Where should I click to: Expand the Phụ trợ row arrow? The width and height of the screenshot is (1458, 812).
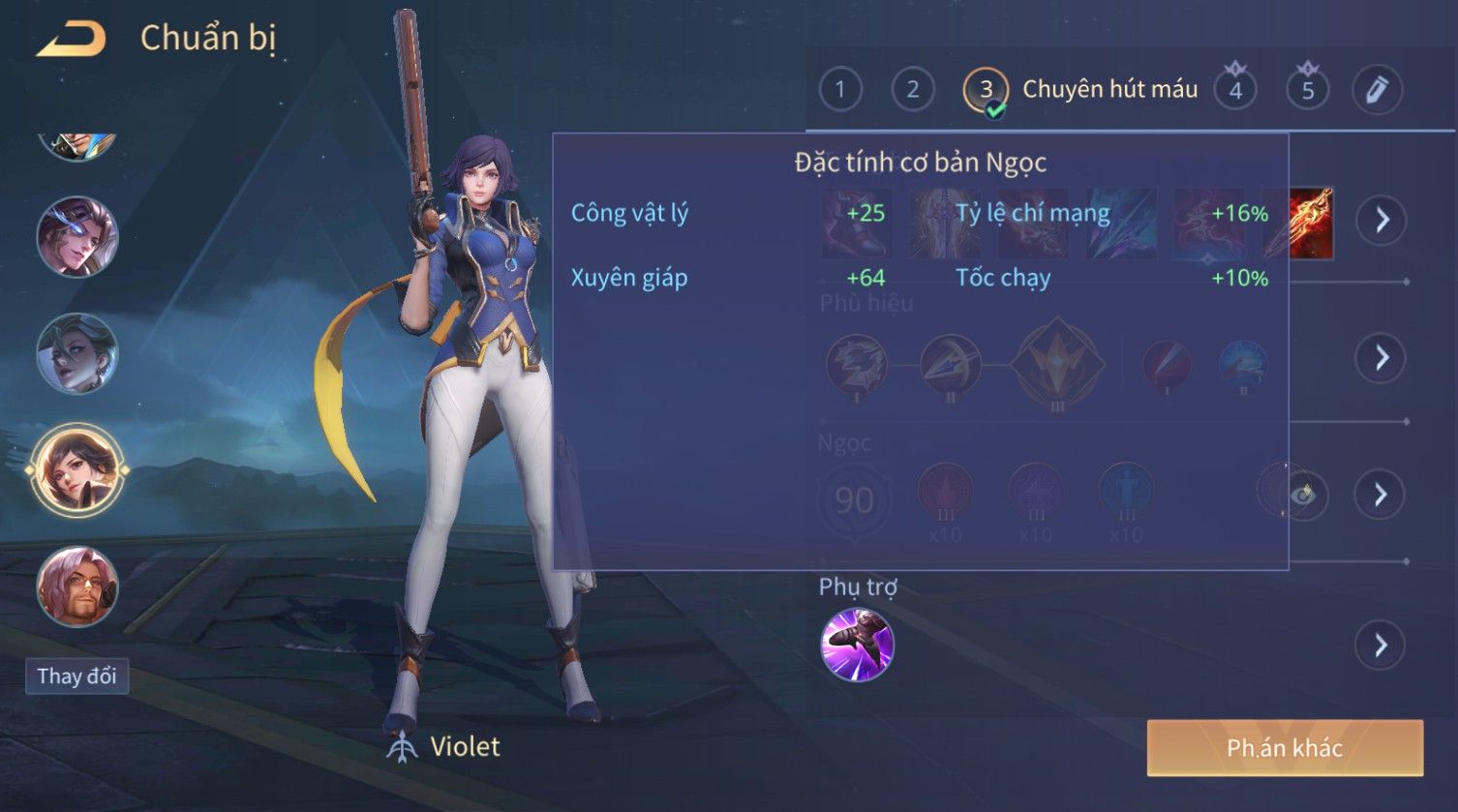[1381, 645]
